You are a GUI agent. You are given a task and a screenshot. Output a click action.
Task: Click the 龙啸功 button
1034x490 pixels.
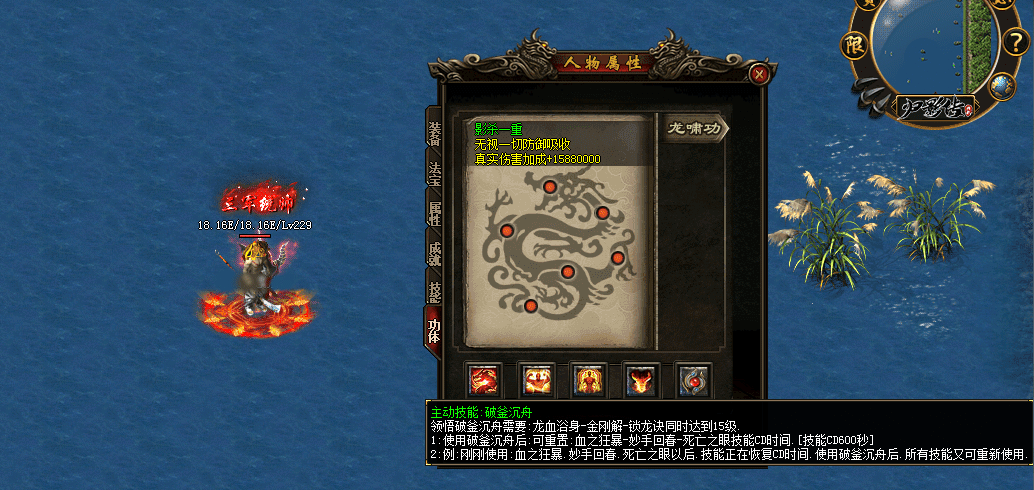tap(695, 128)
